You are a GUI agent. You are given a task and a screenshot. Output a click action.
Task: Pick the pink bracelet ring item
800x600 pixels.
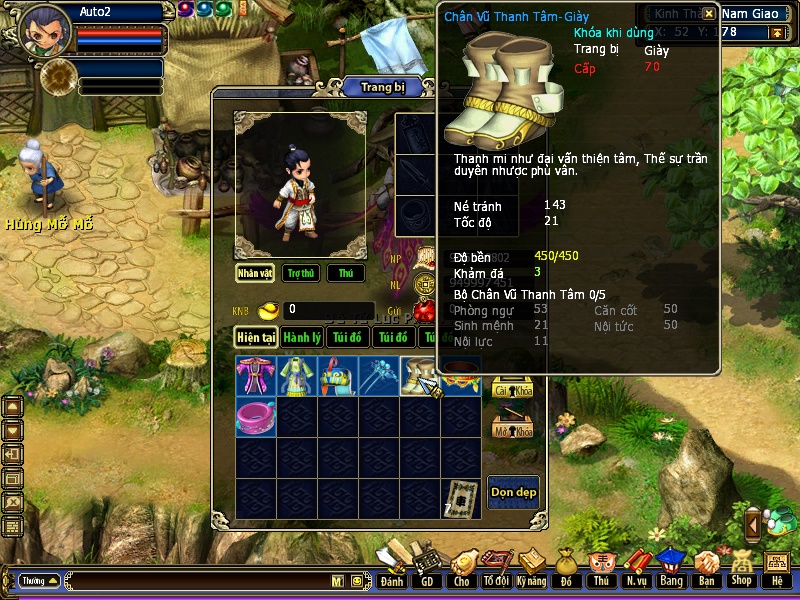[x=255, y=415]
